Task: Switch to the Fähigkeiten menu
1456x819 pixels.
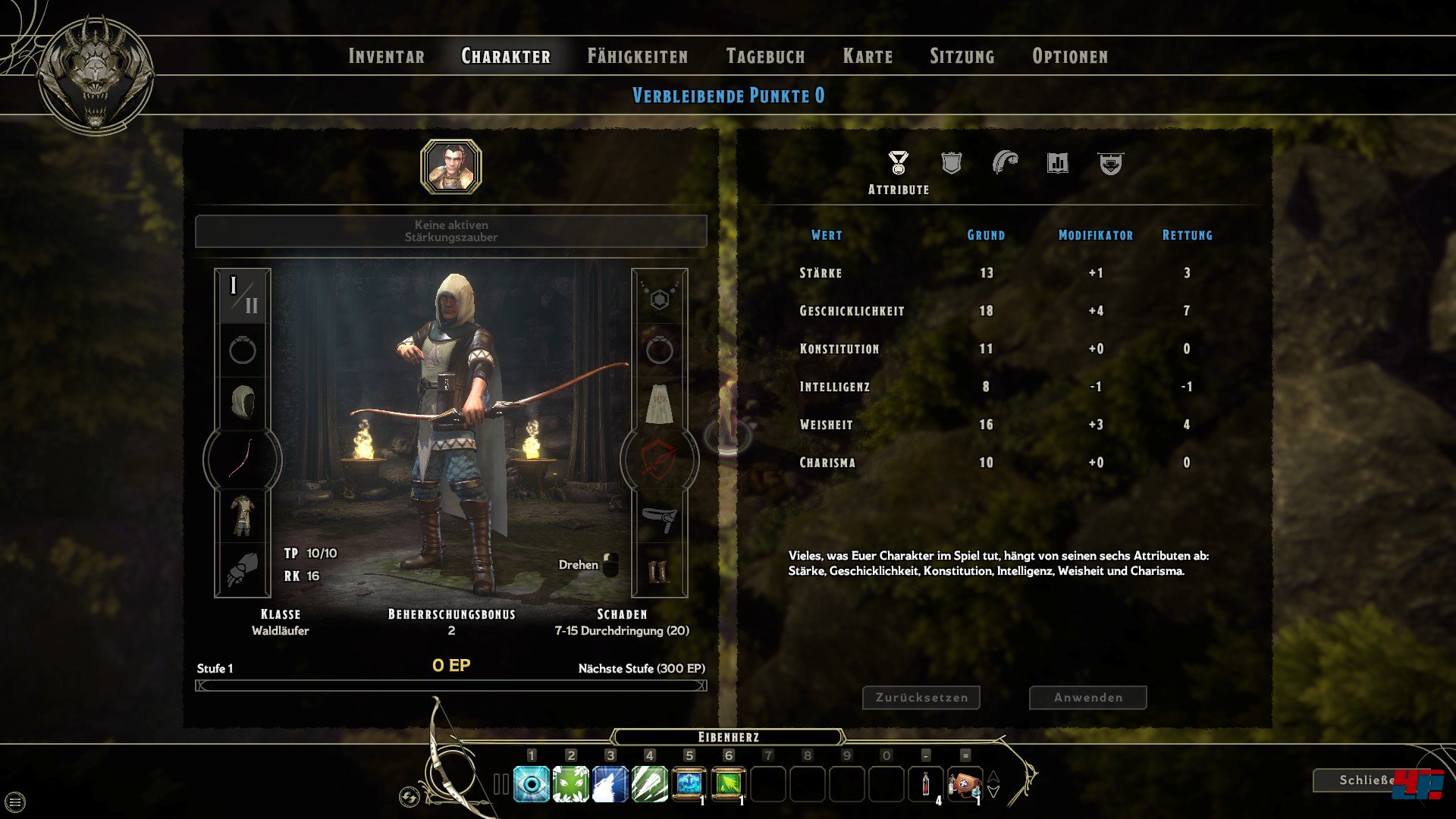Action: [x=637, y=56]
